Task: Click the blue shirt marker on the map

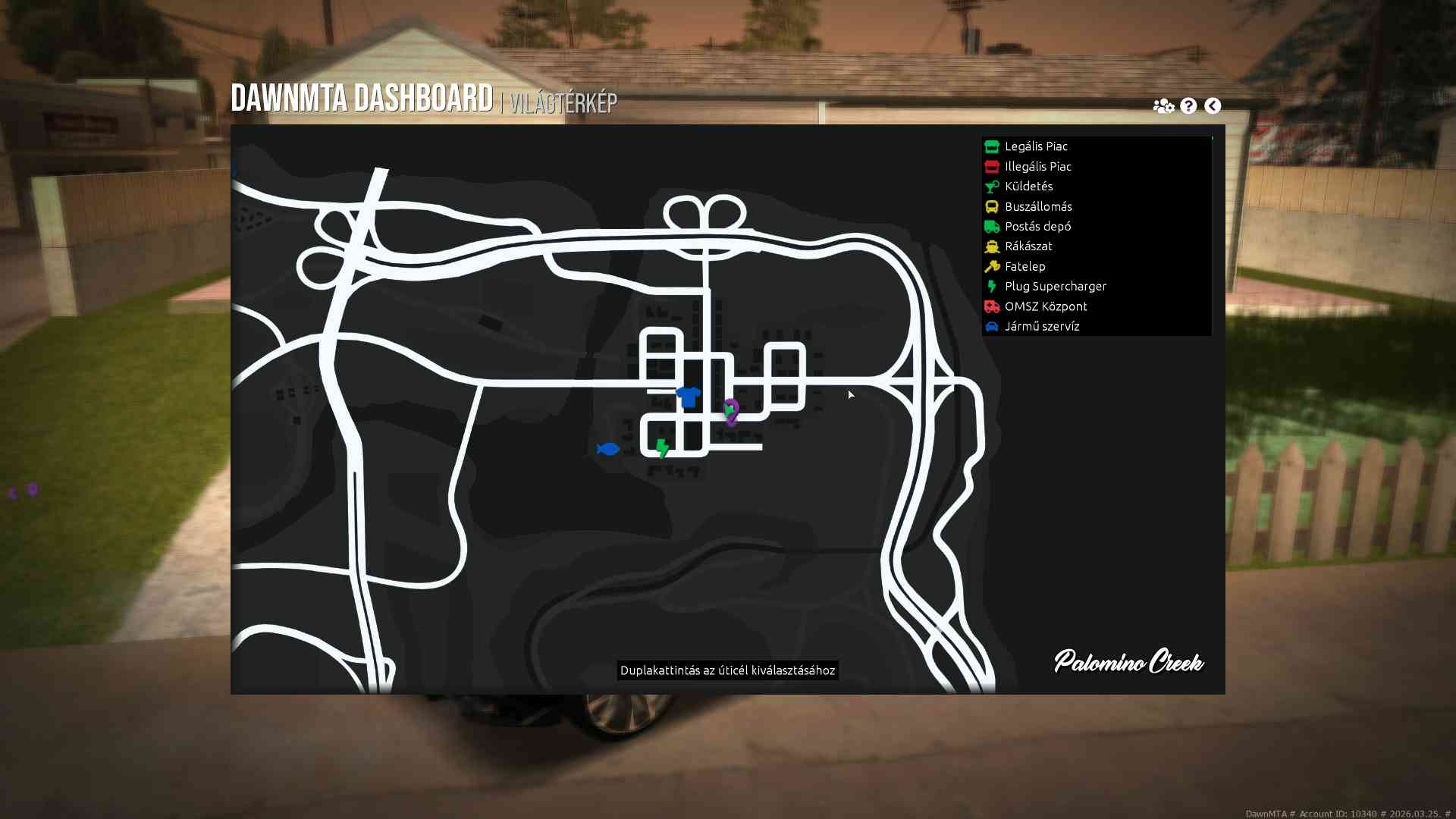Action: click(x=687, y=397)
